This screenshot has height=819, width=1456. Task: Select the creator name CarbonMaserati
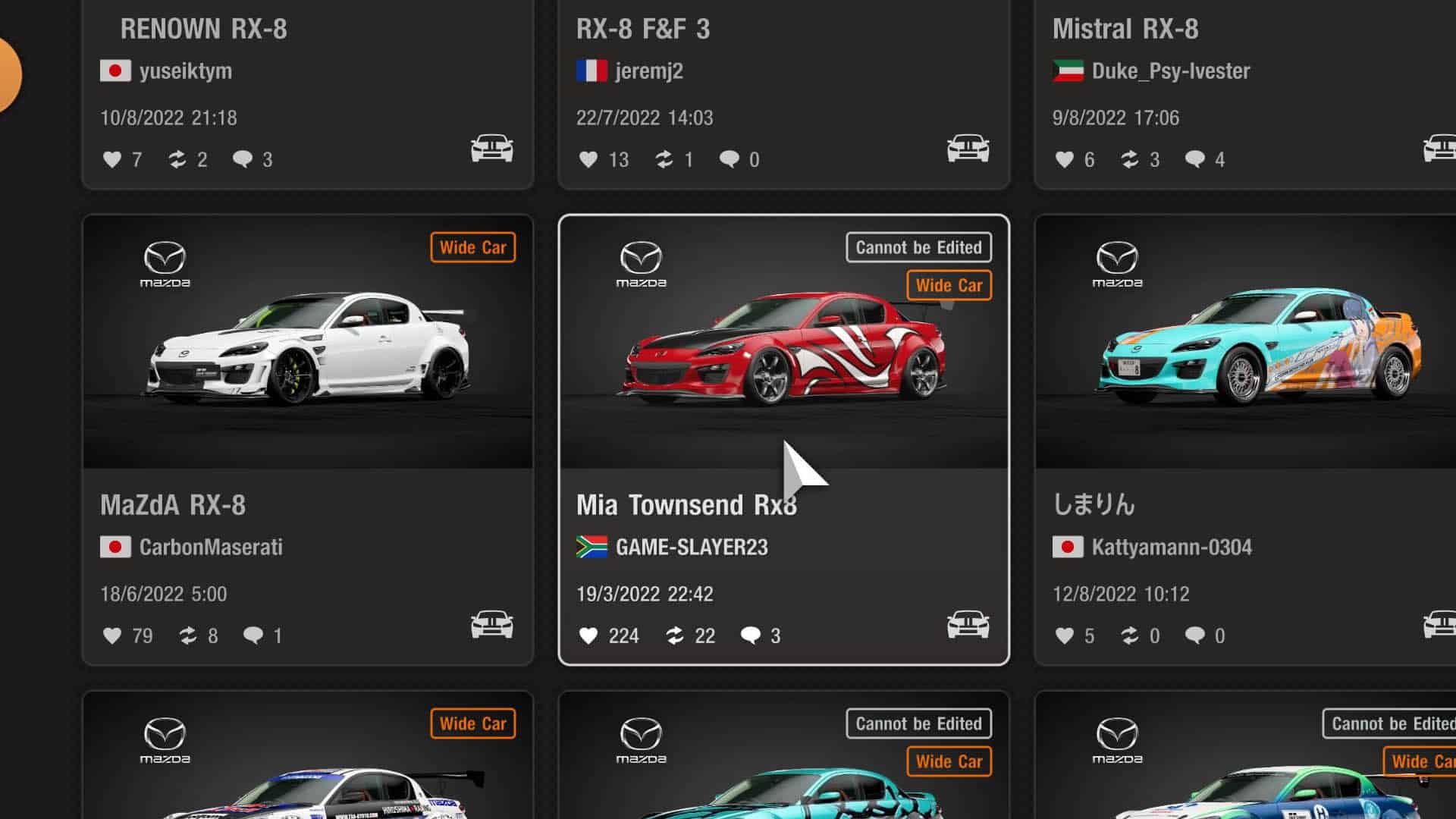tap(212, 547)
